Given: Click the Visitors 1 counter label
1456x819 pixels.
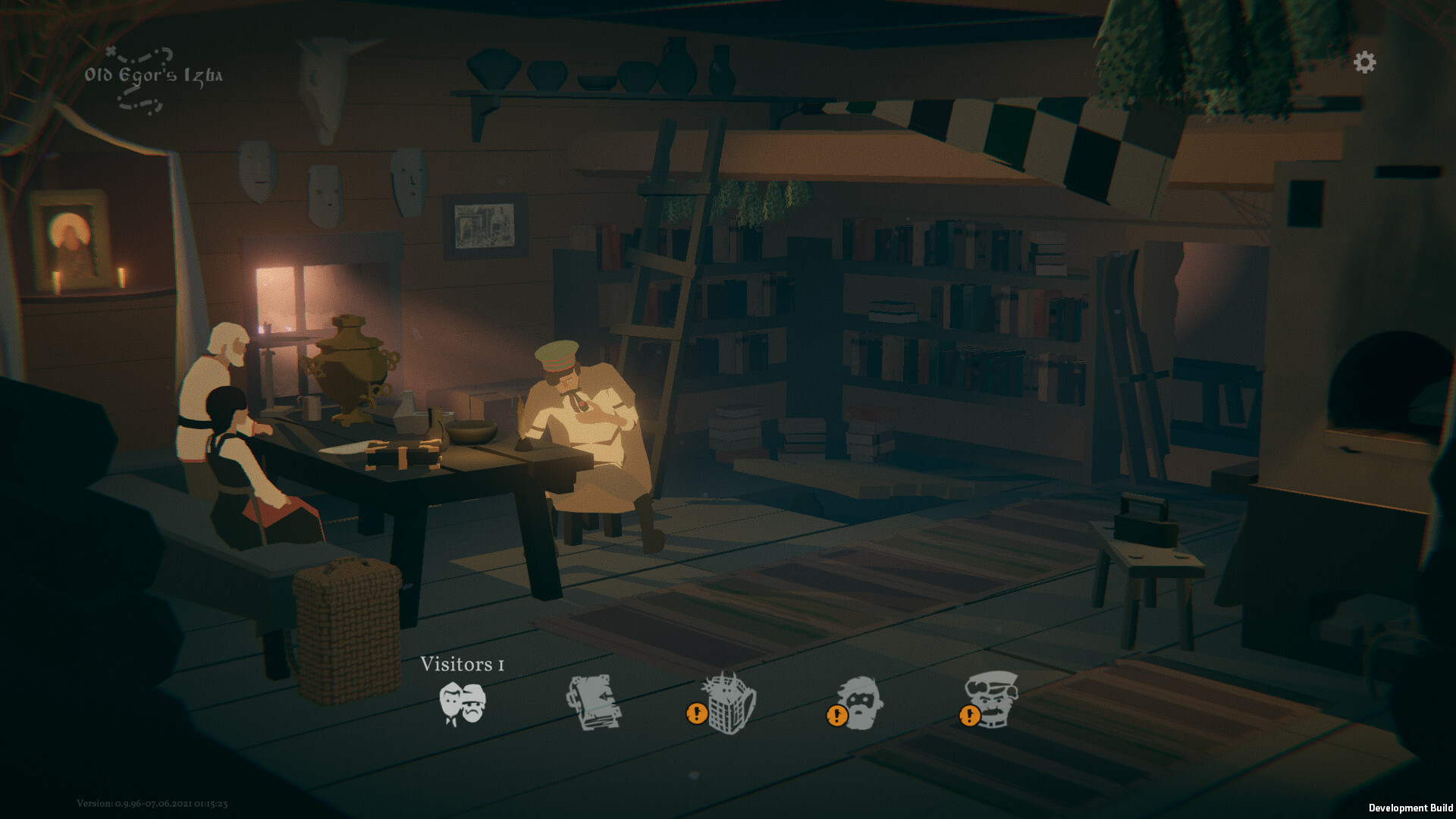Looking at the screenshot, I should pos(464,664).
